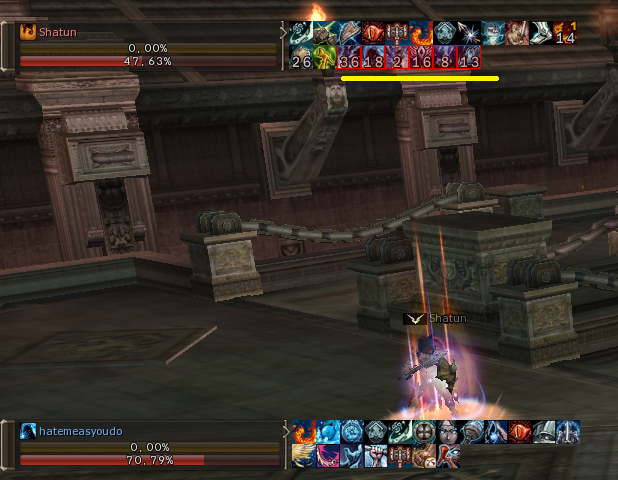The width and height of the screenshot is (618, 480).
Task: Click the red eye buff on Shatun
Action: coord(374,33)
